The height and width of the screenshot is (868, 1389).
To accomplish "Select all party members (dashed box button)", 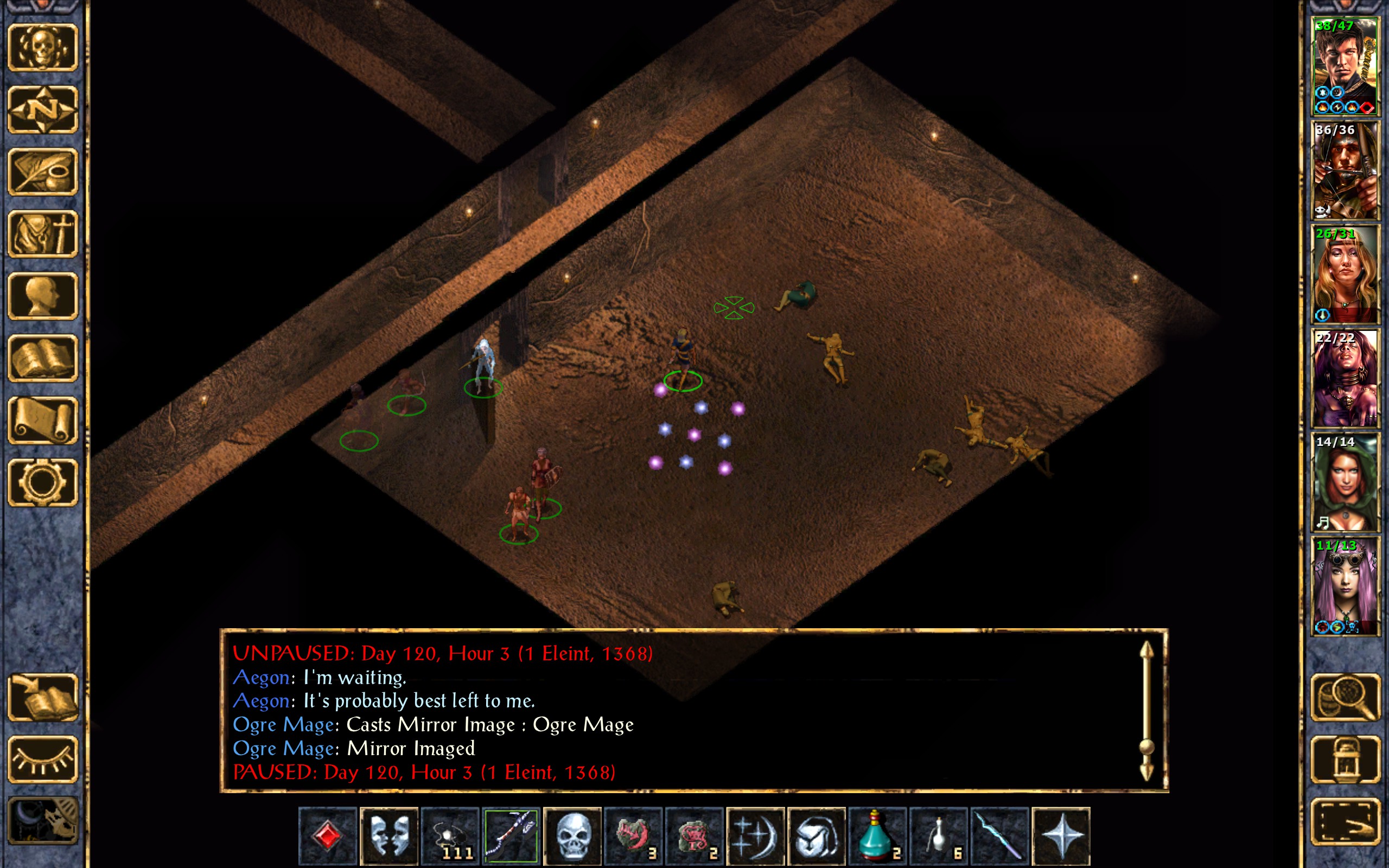I will tap(1345, 821).
